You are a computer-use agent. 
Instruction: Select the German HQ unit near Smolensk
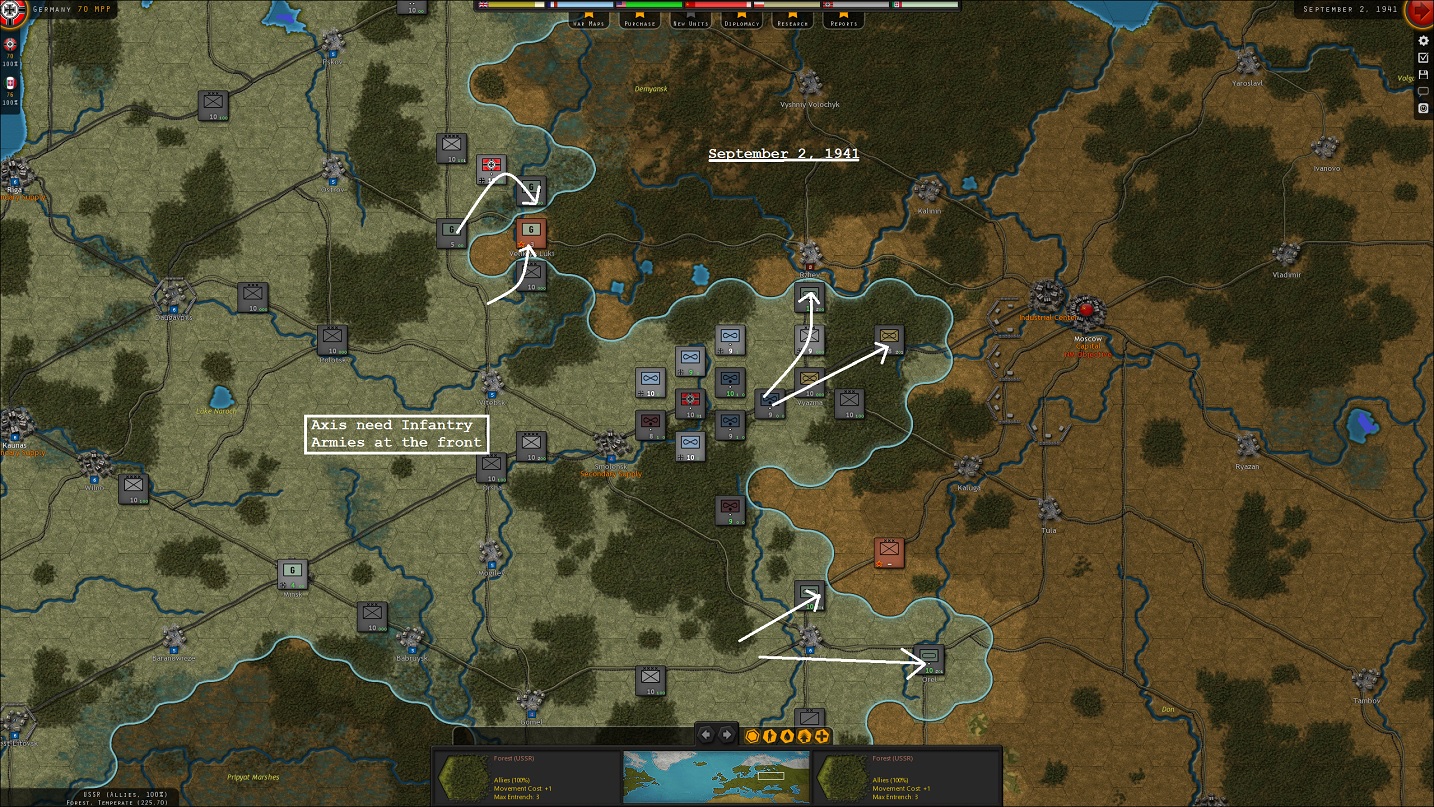(x=690, y=403)
